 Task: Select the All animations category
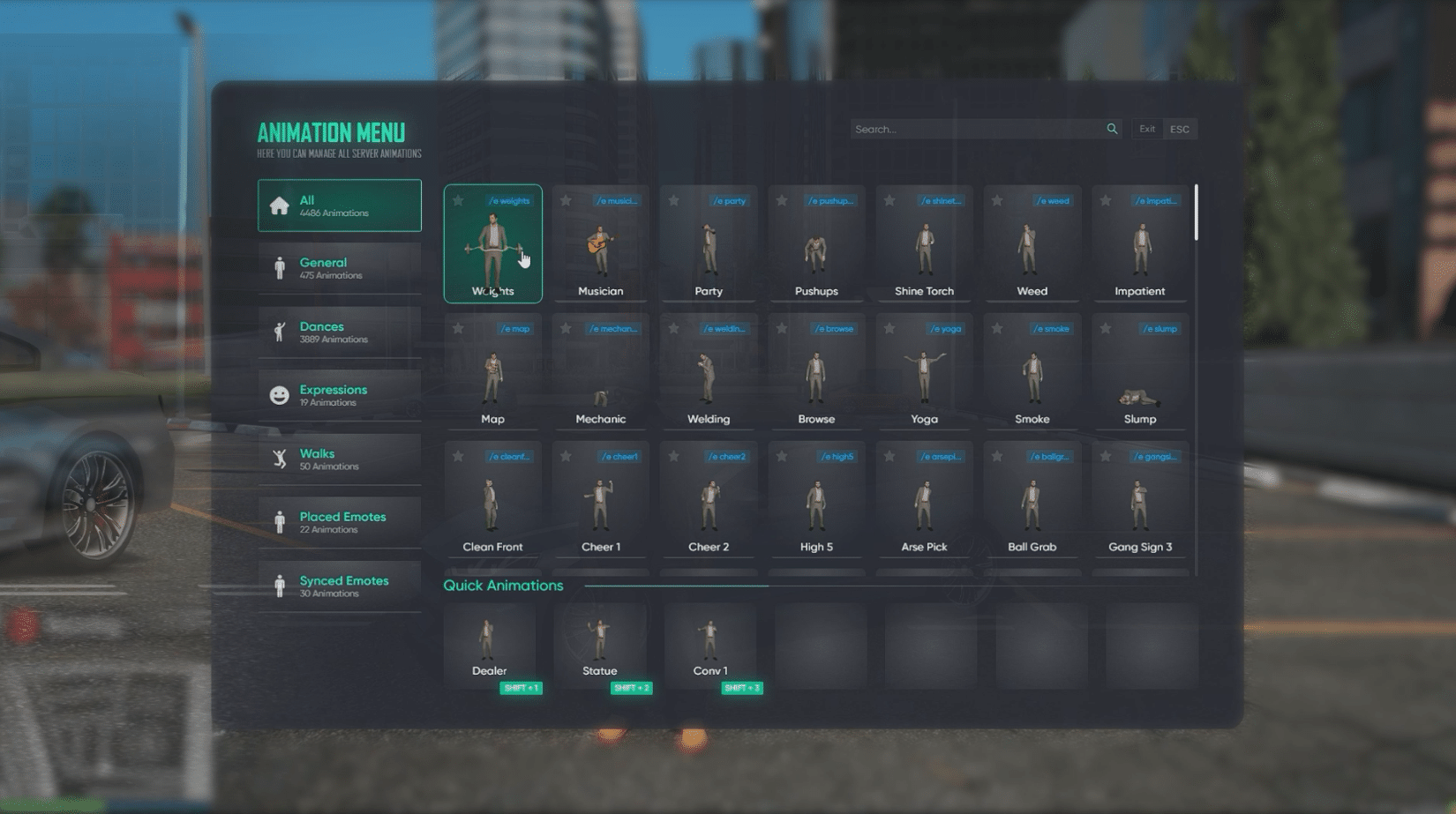pos(339,205)
